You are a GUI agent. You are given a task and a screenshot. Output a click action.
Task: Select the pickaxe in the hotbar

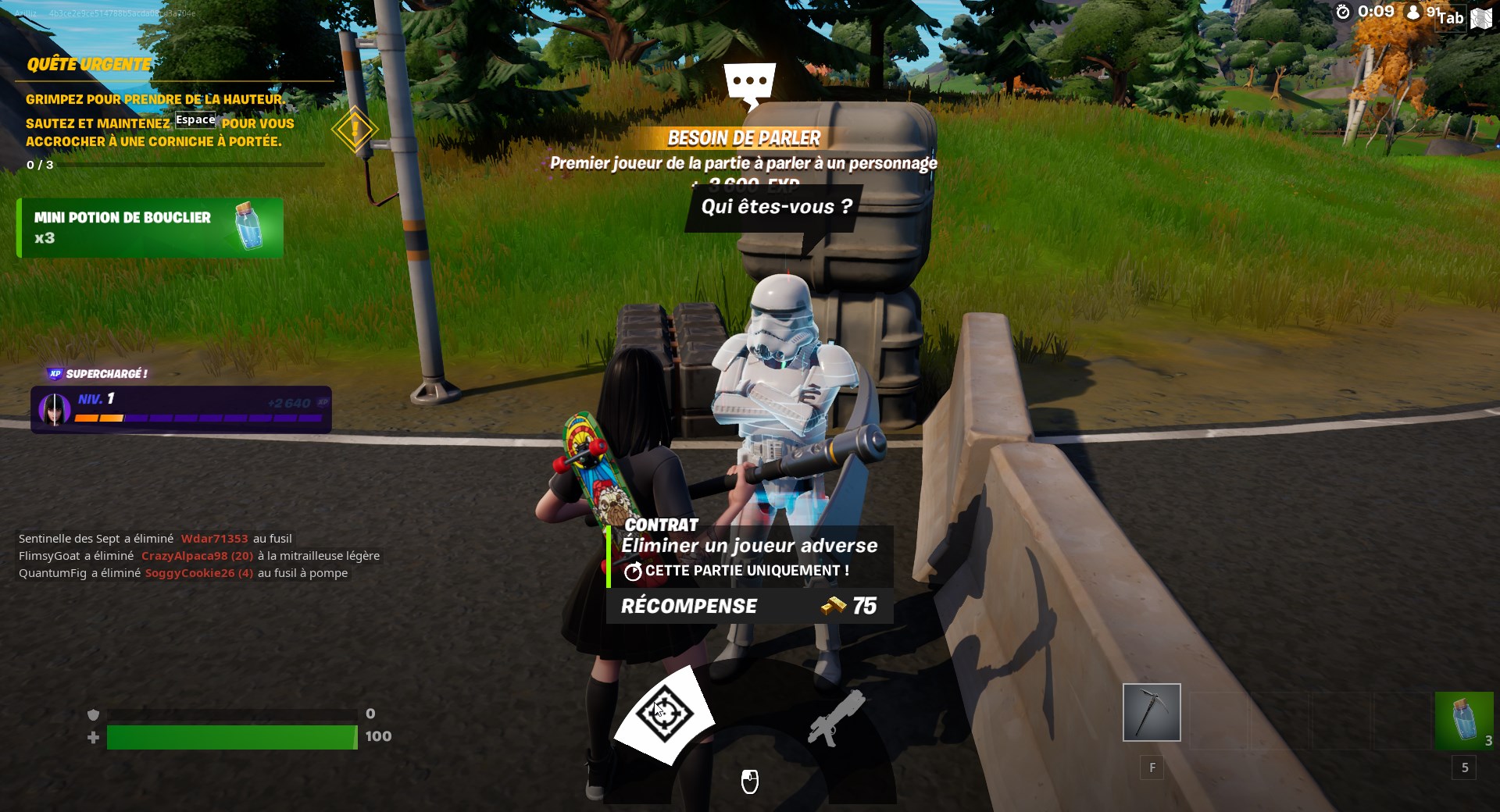(x=1152, y=712)
